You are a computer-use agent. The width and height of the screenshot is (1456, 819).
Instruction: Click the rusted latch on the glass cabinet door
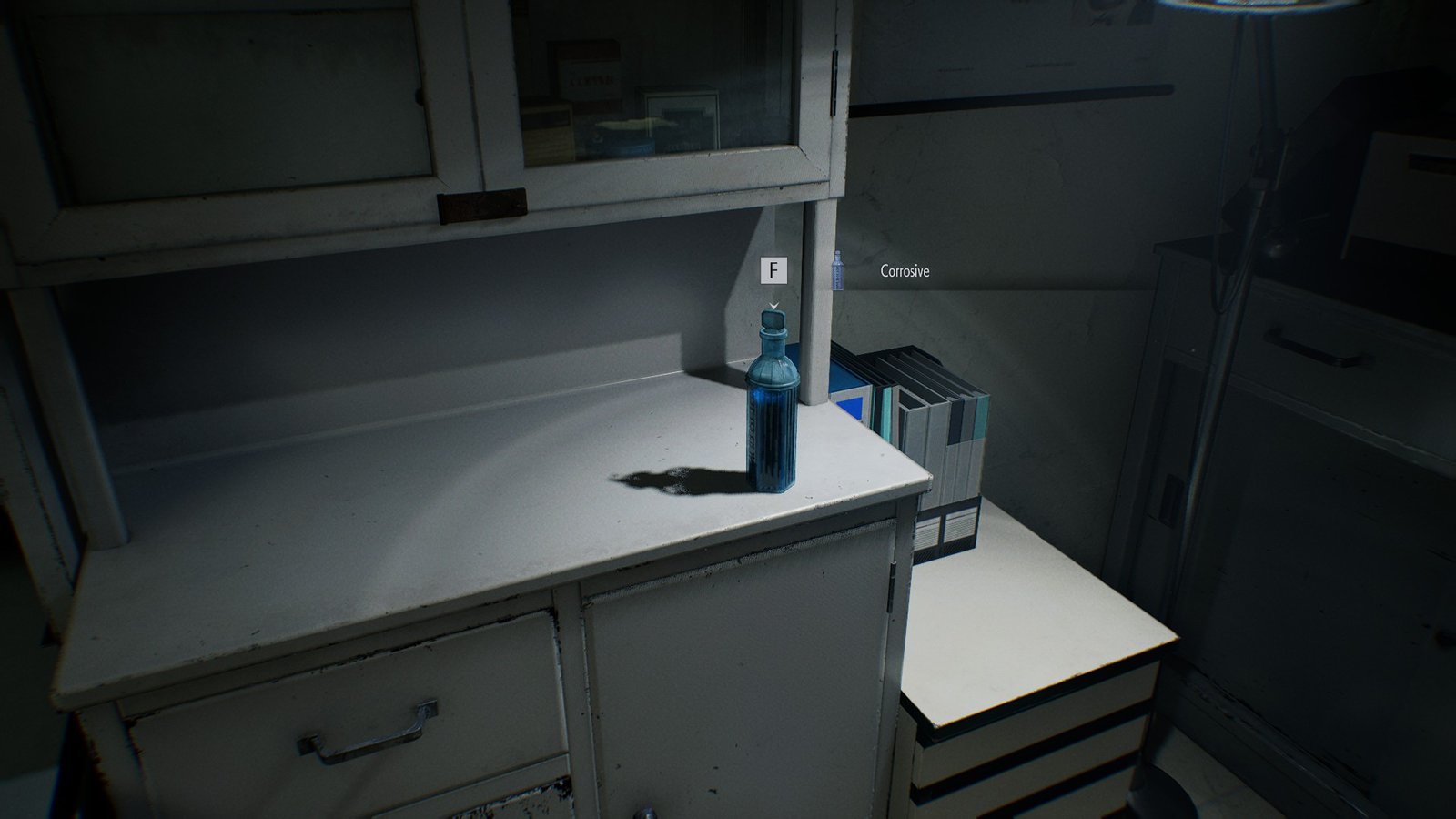pos(482,199)
